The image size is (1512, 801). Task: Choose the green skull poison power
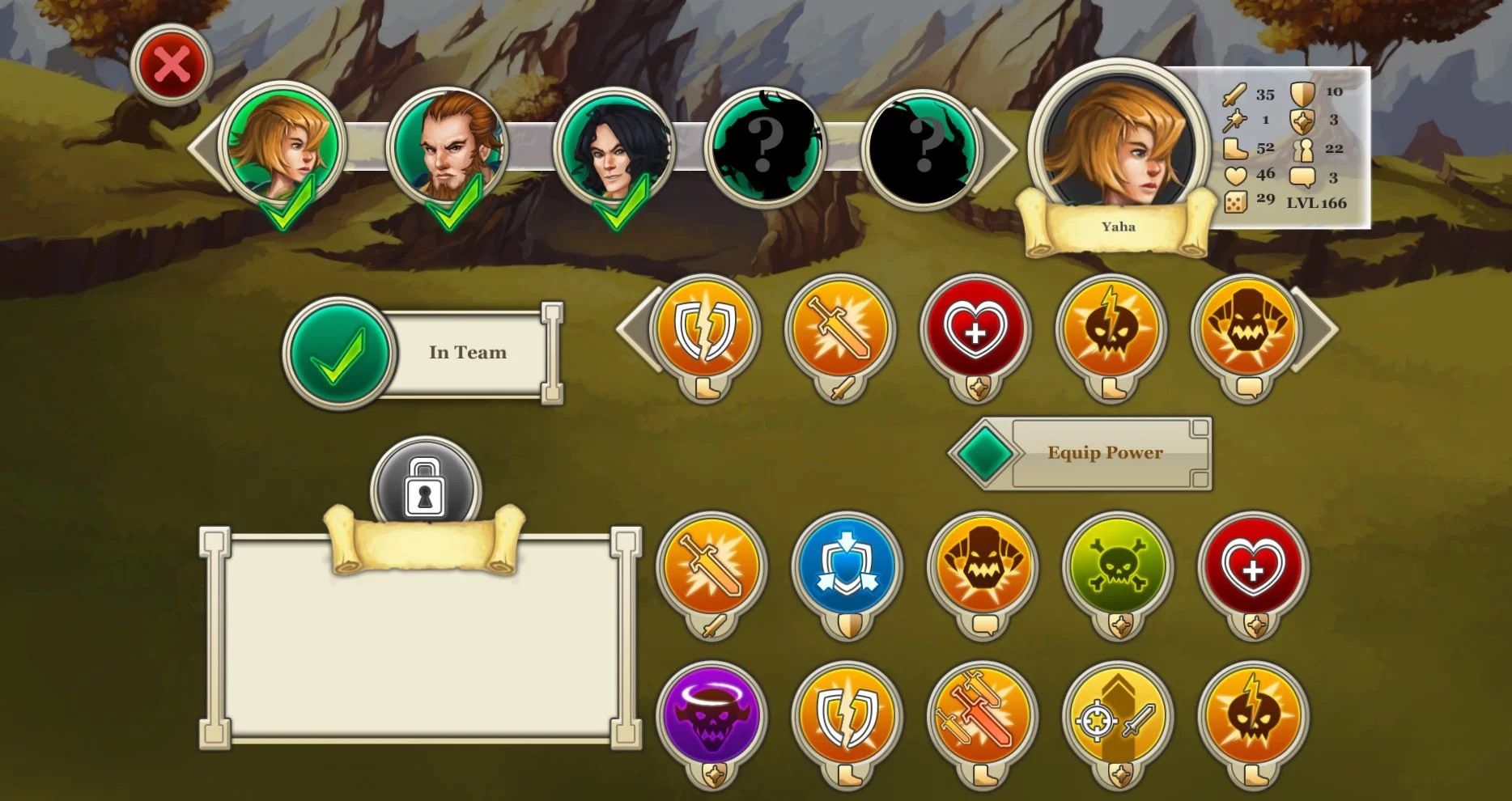(x=1116, y=566)
